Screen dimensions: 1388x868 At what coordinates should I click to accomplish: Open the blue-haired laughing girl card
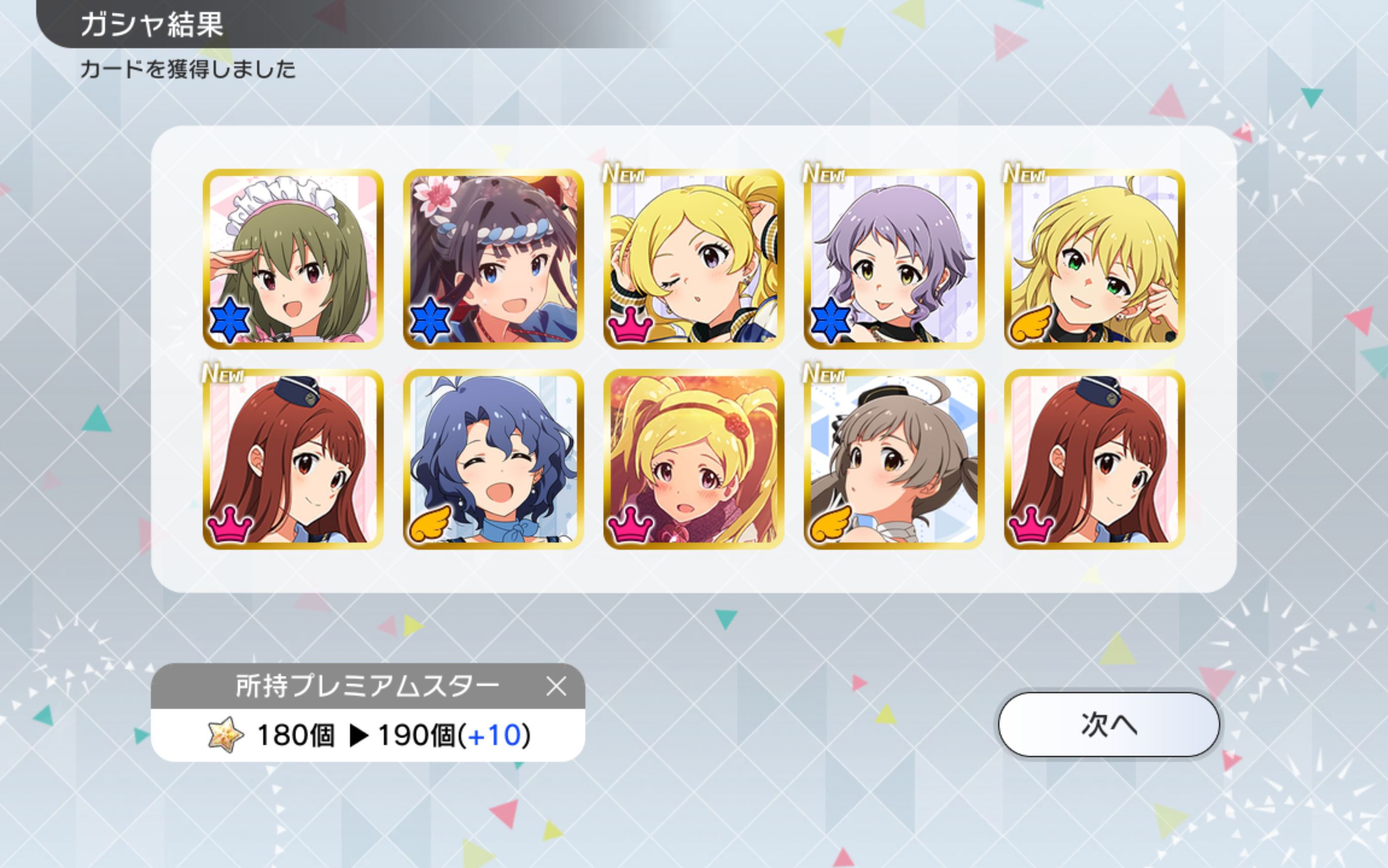pyautogui.click(x=493, y=459)
